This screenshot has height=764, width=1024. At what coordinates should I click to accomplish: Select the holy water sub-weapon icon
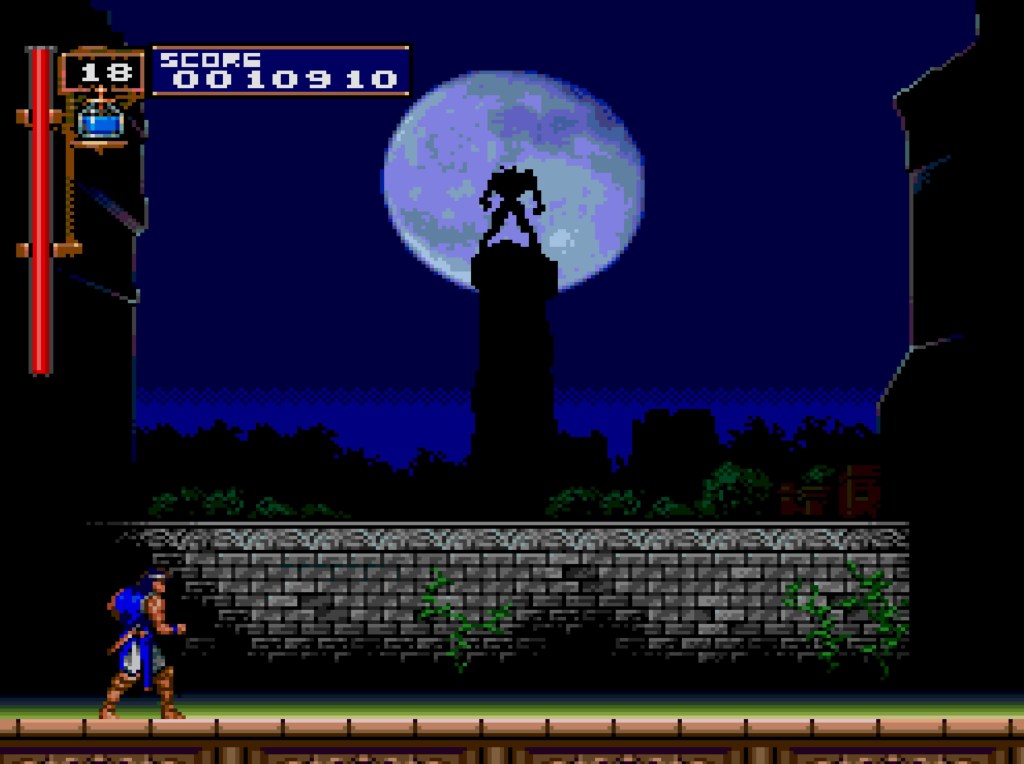[100, 121]
